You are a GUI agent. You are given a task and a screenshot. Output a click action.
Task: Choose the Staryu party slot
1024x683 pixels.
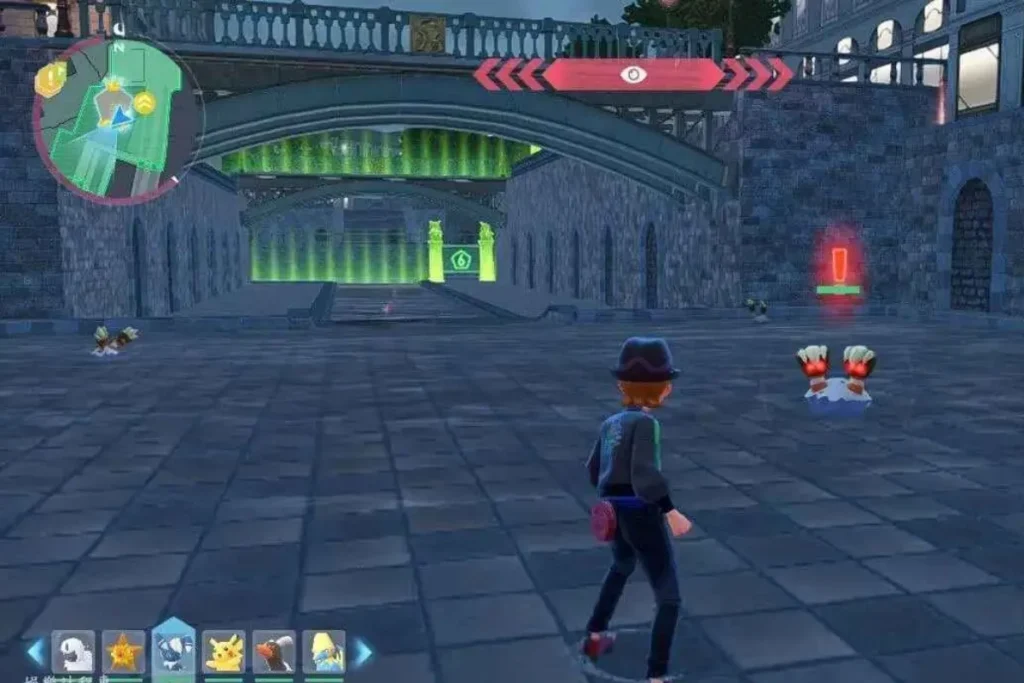124,652
